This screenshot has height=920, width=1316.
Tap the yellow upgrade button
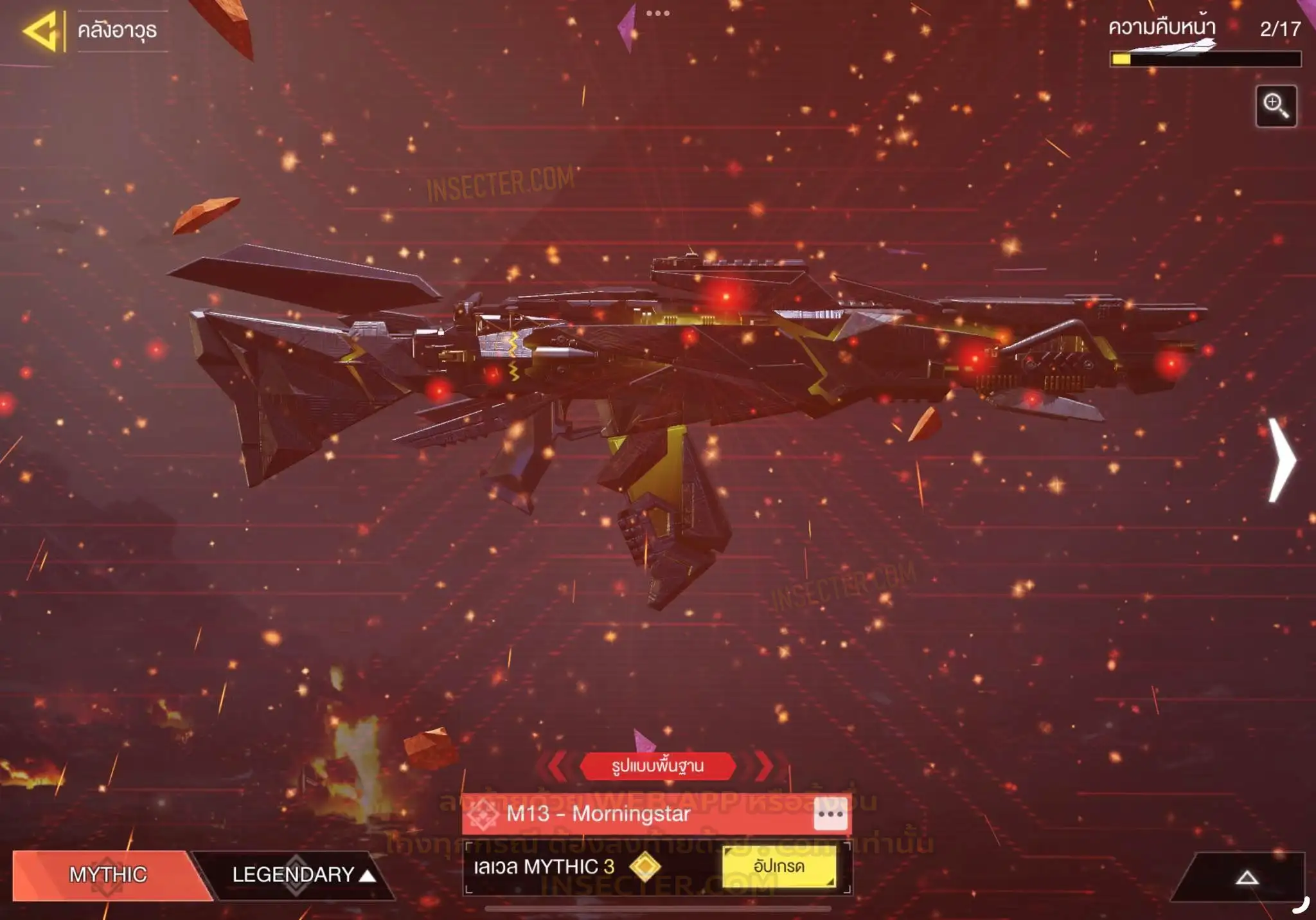[779, 867]
